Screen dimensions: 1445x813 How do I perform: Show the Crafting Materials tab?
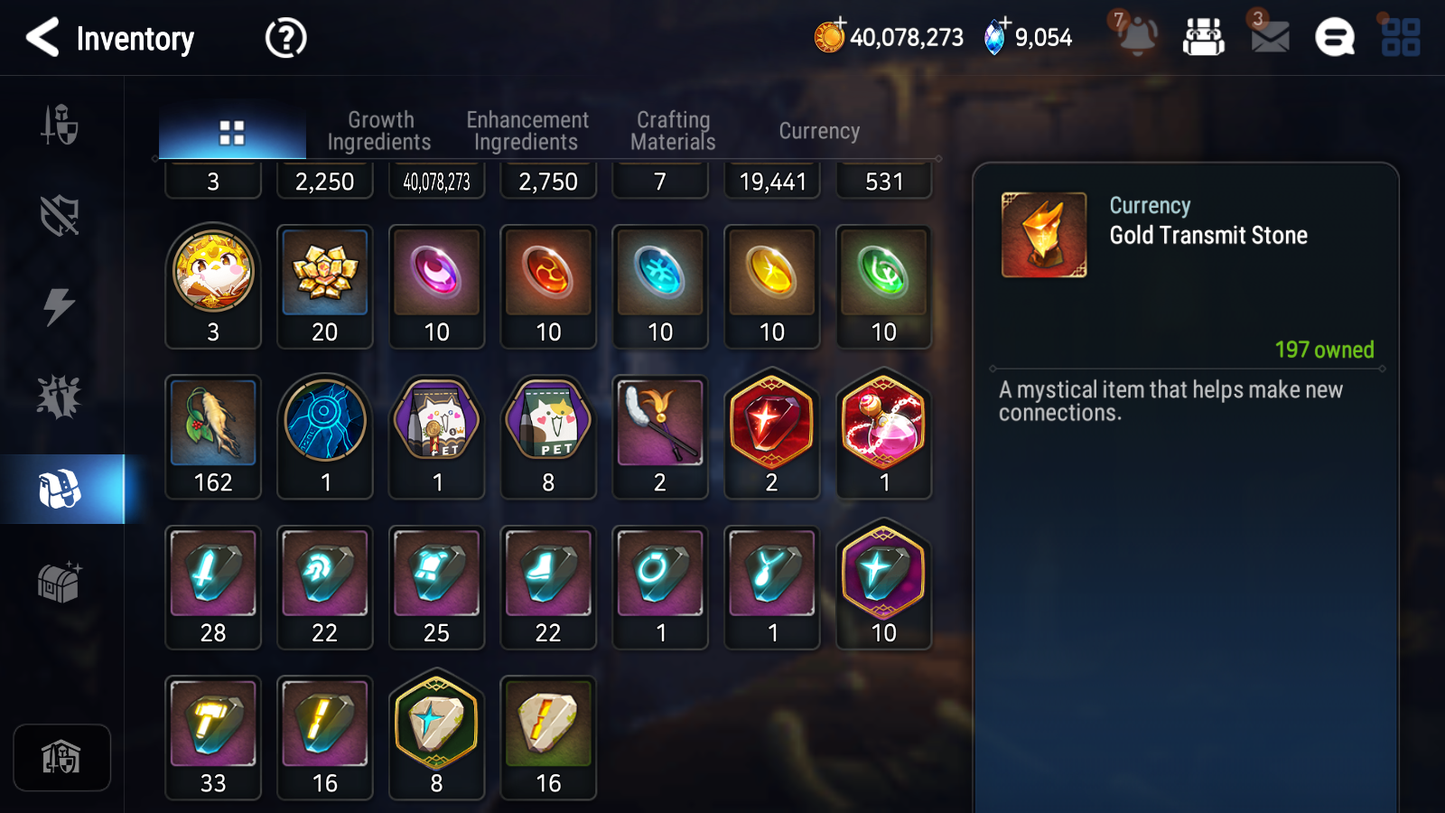coord(673,131)
